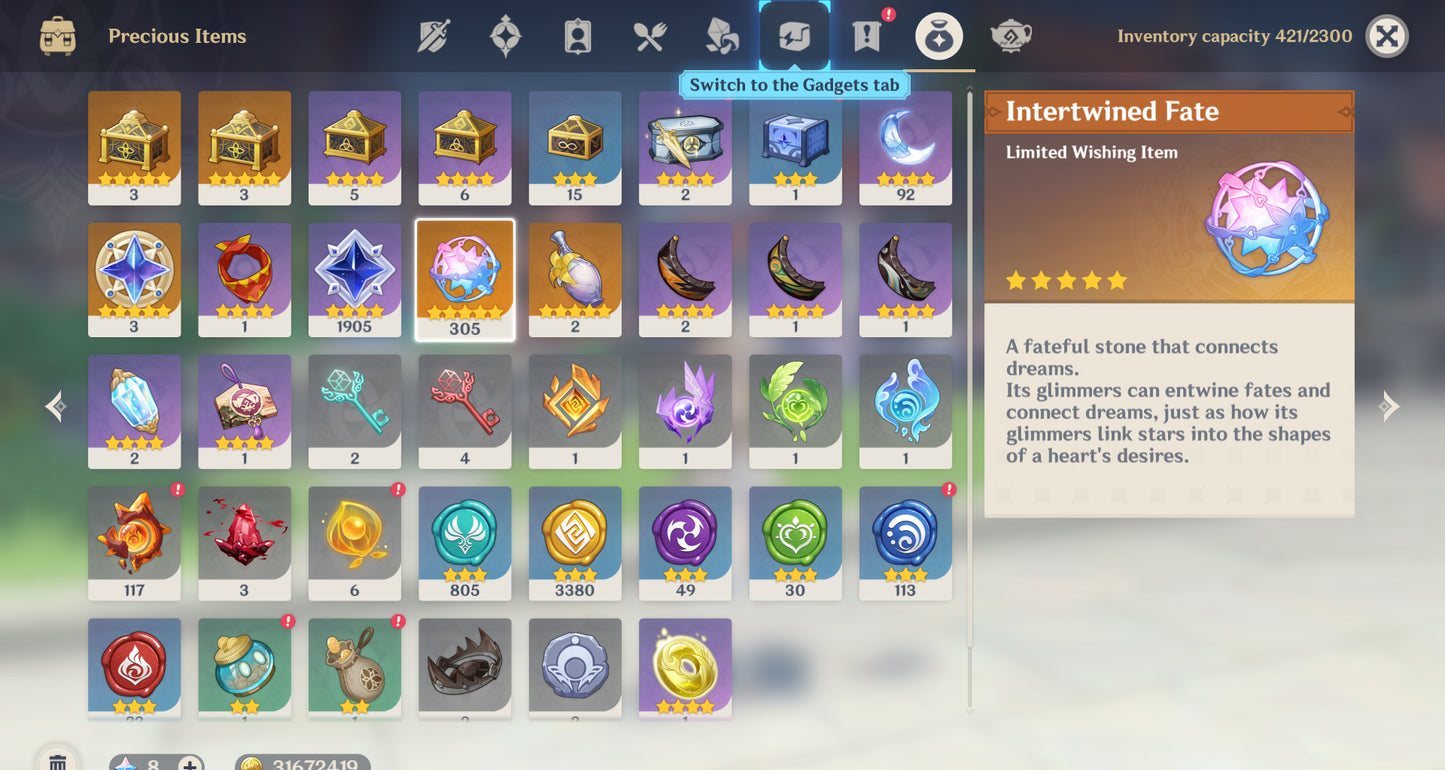
Task: Open the Artifacts inventory icon
Action: pyautogui.click(x=506, y=36)
